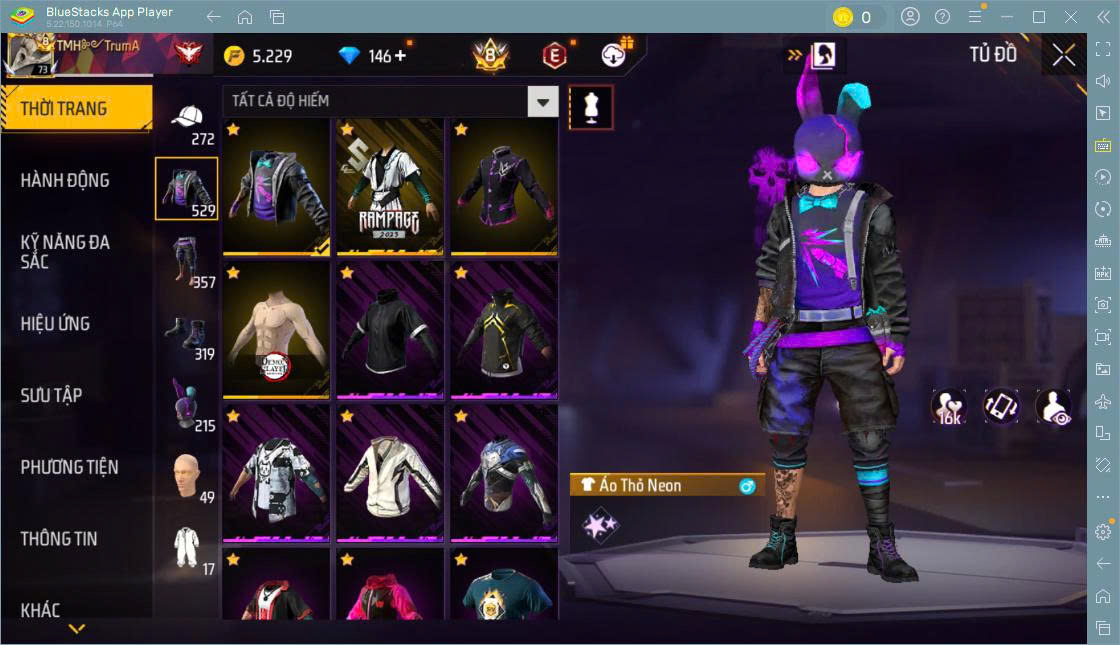This screenshot has width=1120, height=645.
Task: Open the Sưu Tập section
Action: point(51,395)
